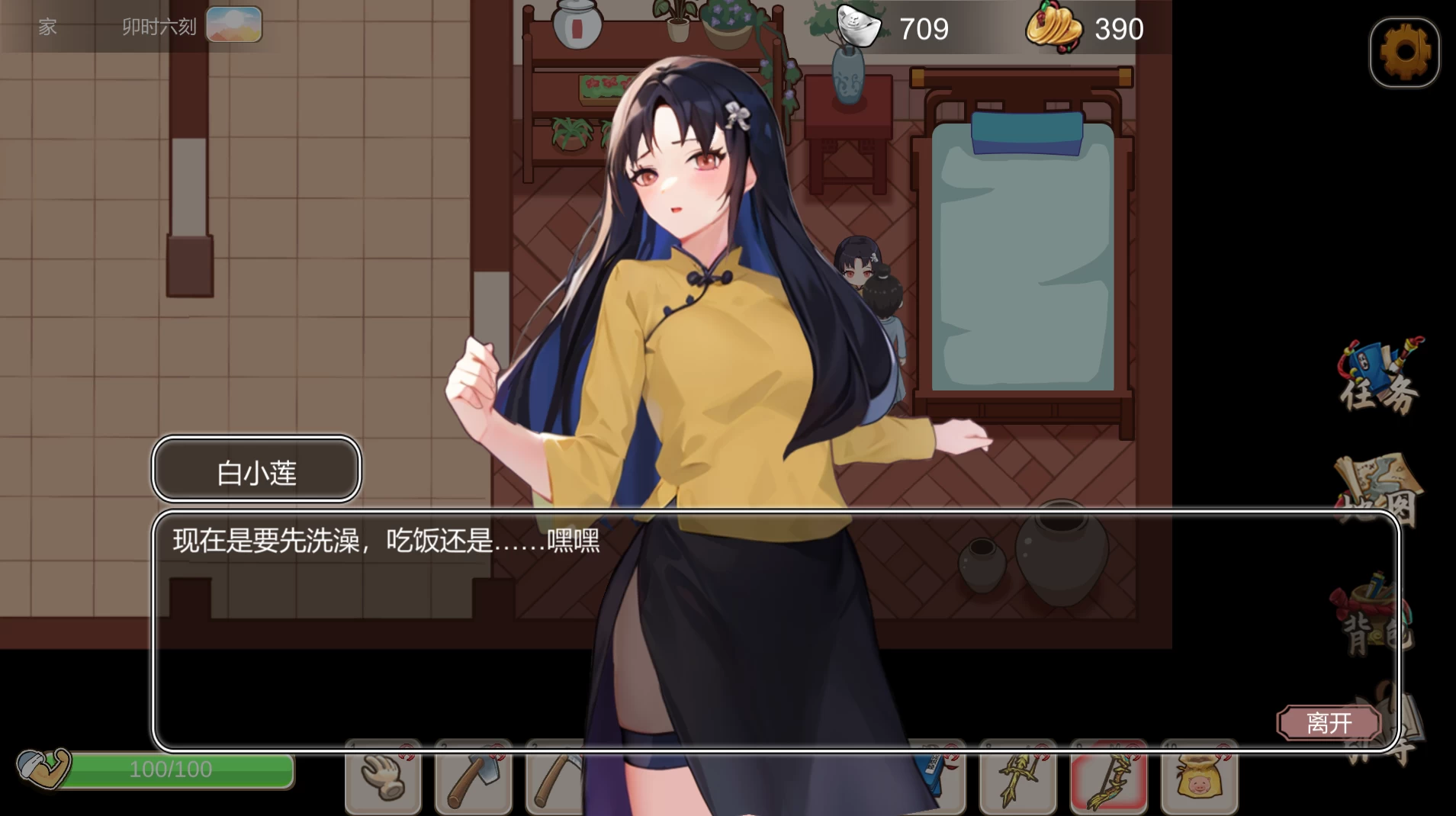
Task: Click the 白小莲 name plate
Action: coord(256,470)
